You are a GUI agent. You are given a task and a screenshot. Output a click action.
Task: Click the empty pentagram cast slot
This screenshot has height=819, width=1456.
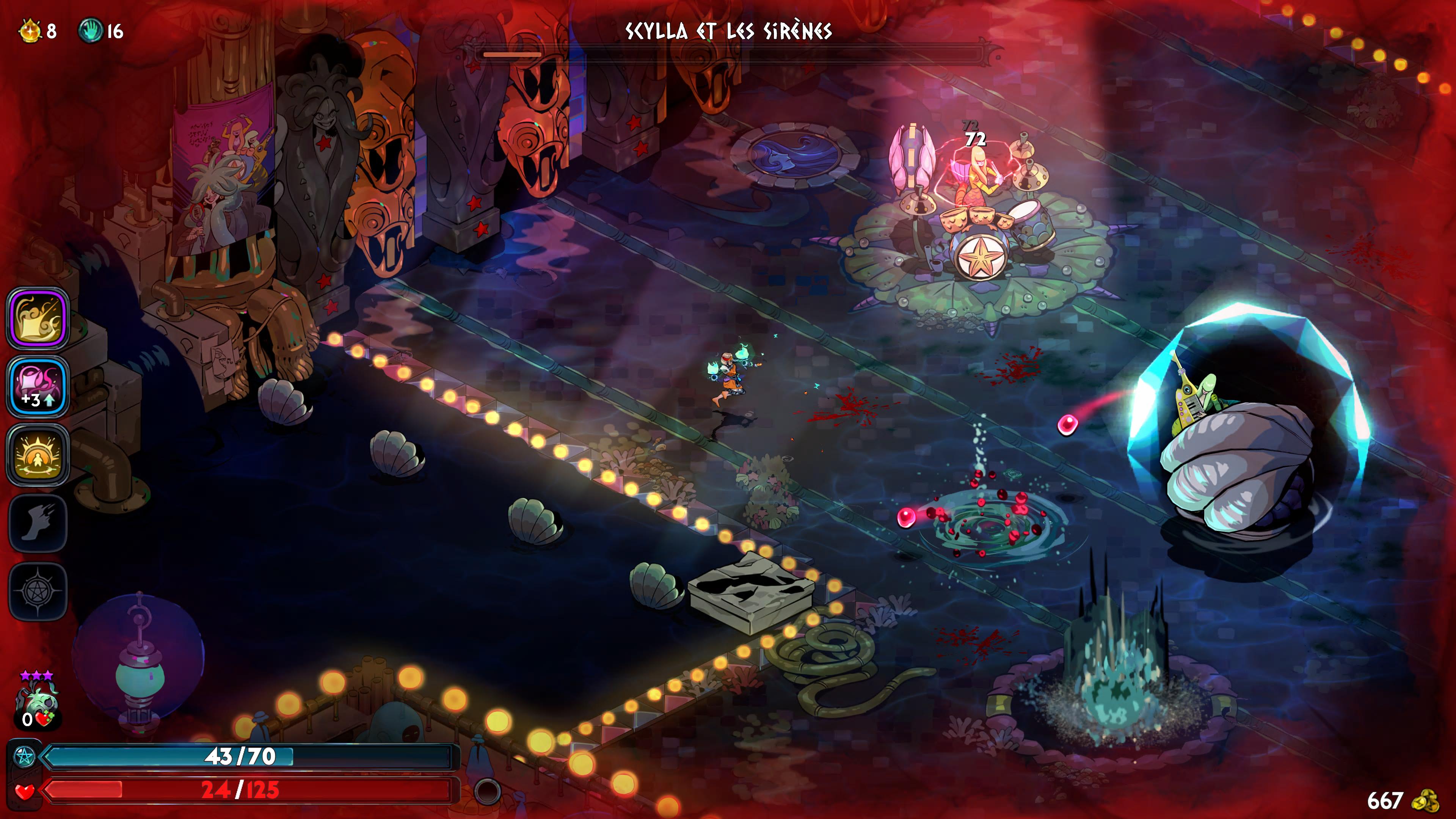(x=38, y=591)
